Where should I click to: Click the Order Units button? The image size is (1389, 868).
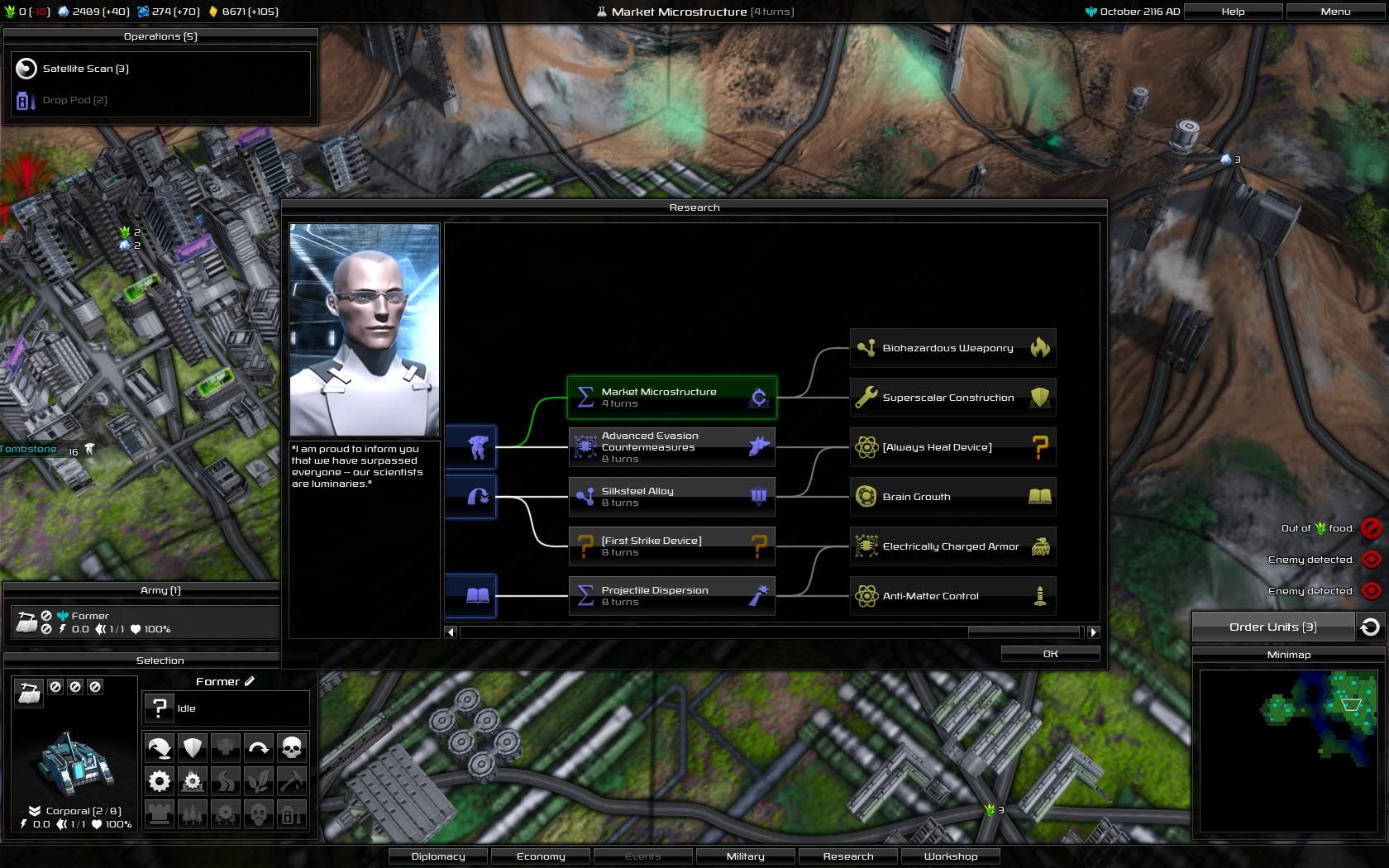click(1272, 627)
